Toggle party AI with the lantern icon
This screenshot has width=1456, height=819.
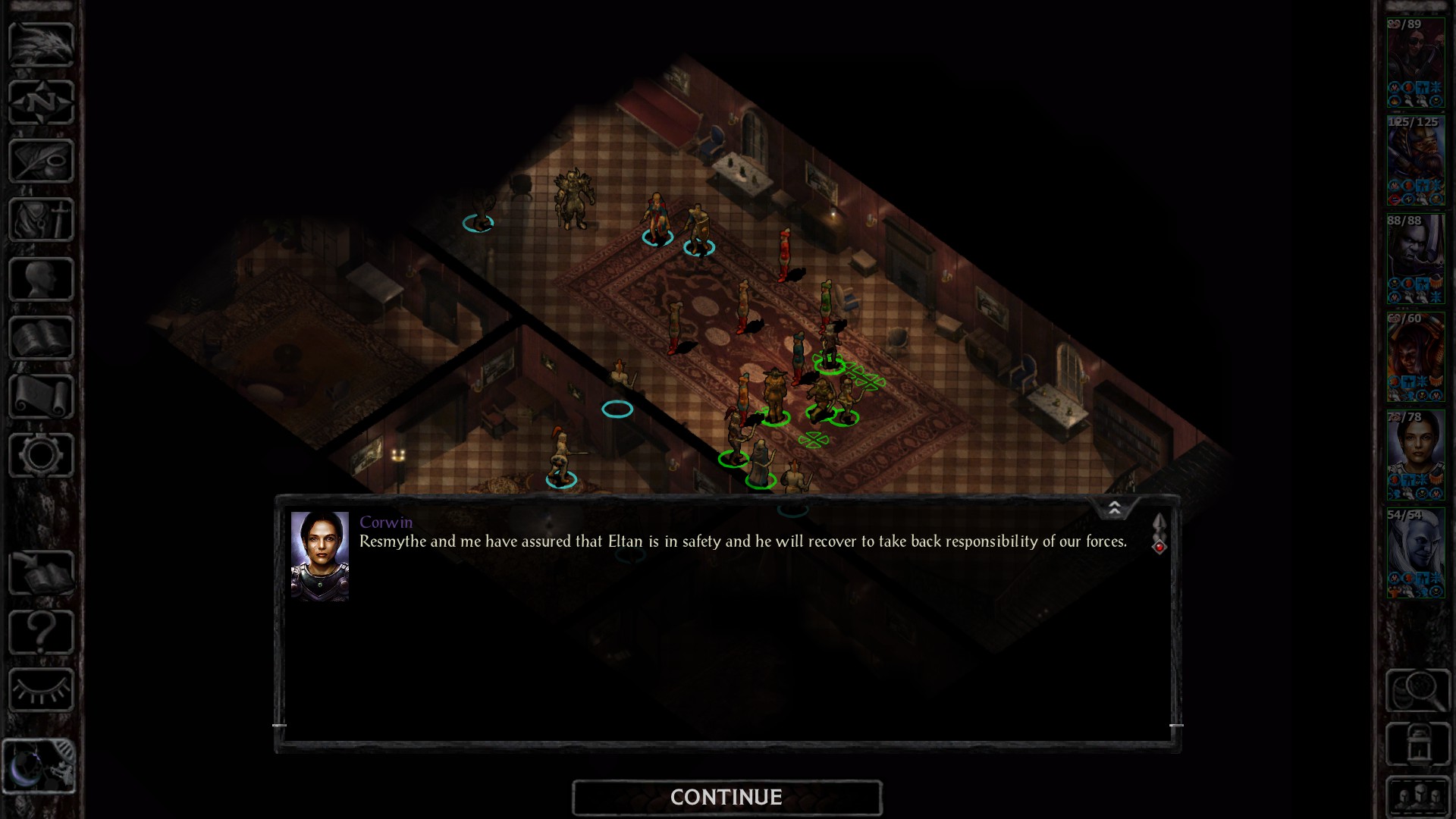[x=1417, y=745]
